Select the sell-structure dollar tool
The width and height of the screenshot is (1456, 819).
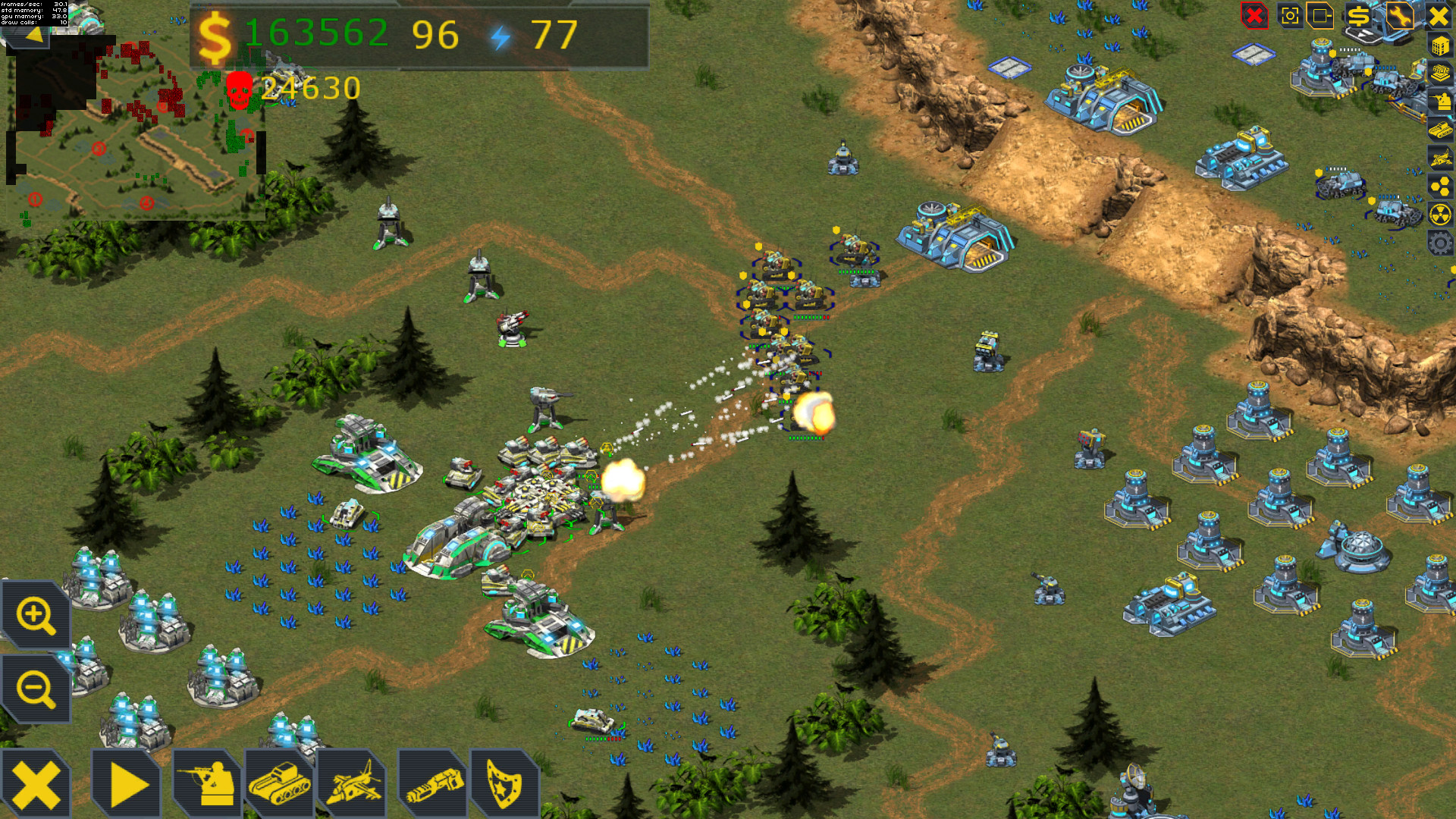[x=1359, y=16]
